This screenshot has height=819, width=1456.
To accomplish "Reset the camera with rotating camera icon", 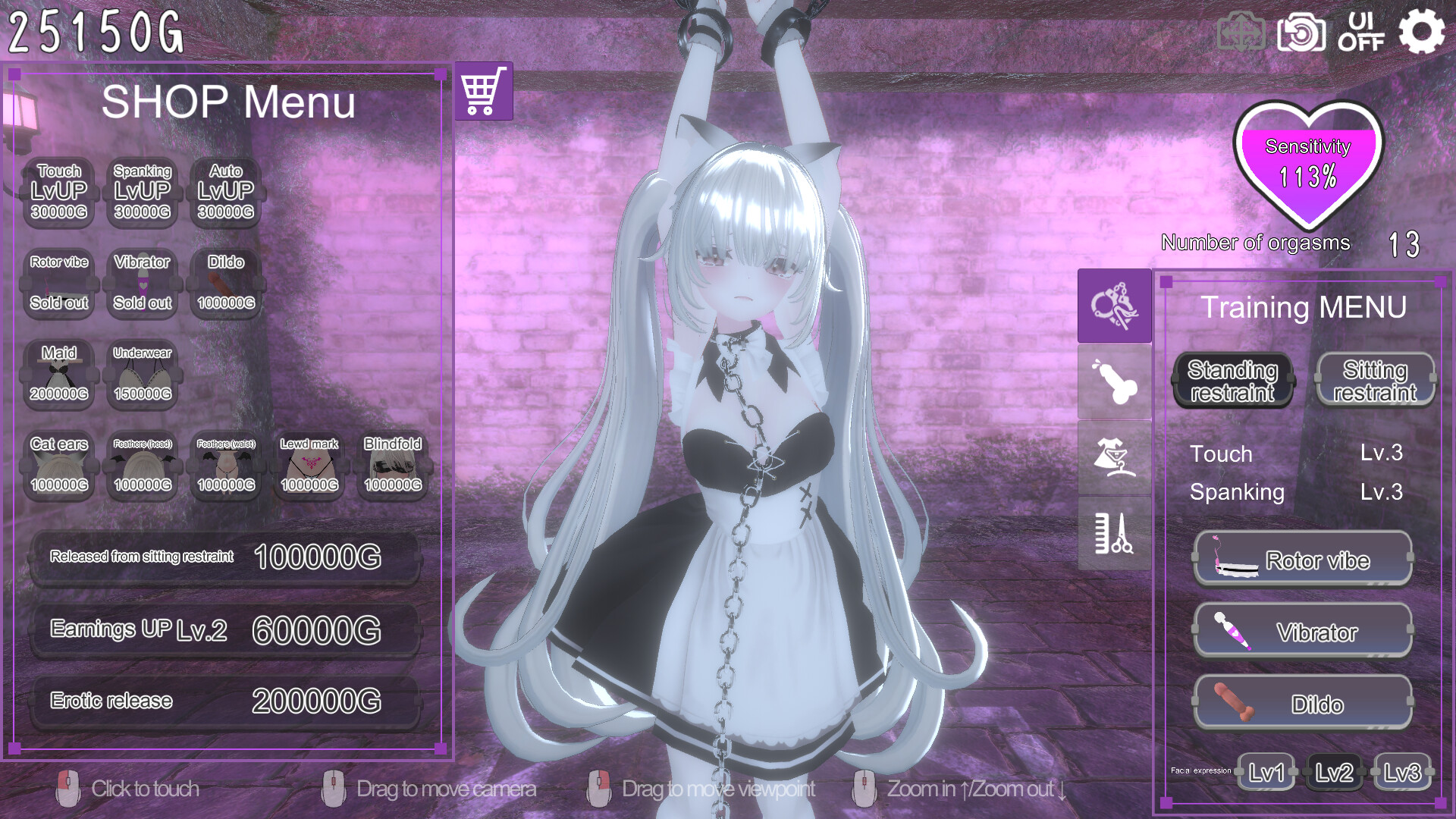I will [x=1302, y=32].
